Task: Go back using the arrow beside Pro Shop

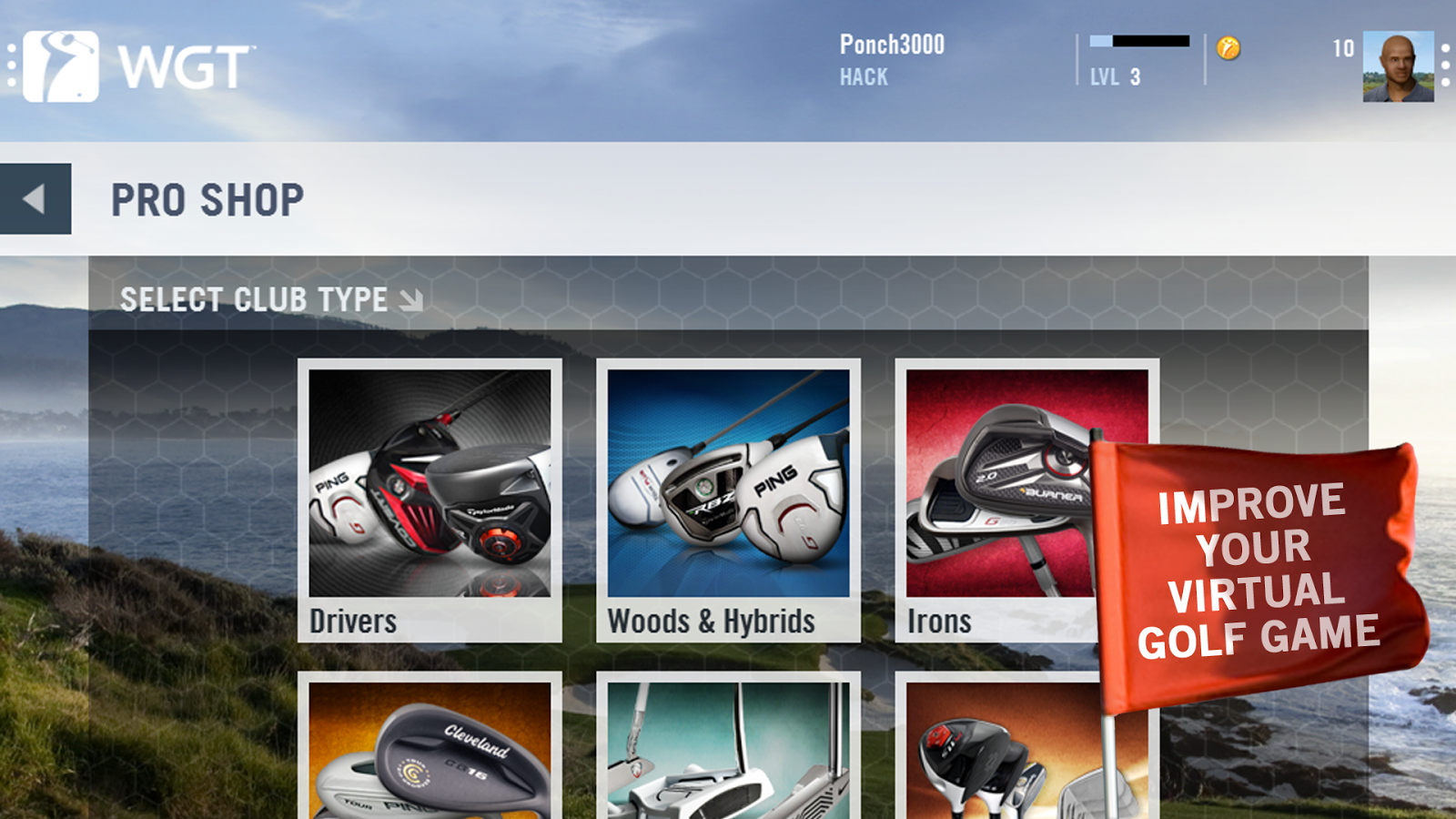Action: point(35,199)
